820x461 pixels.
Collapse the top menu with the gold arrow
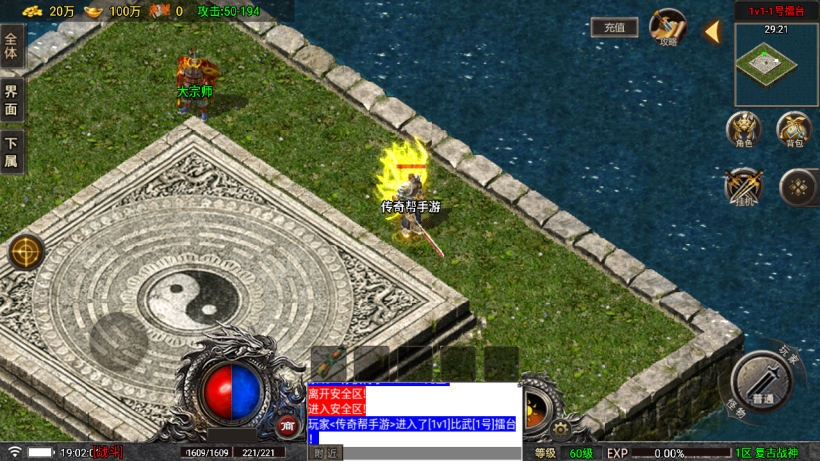pos(712,32)
